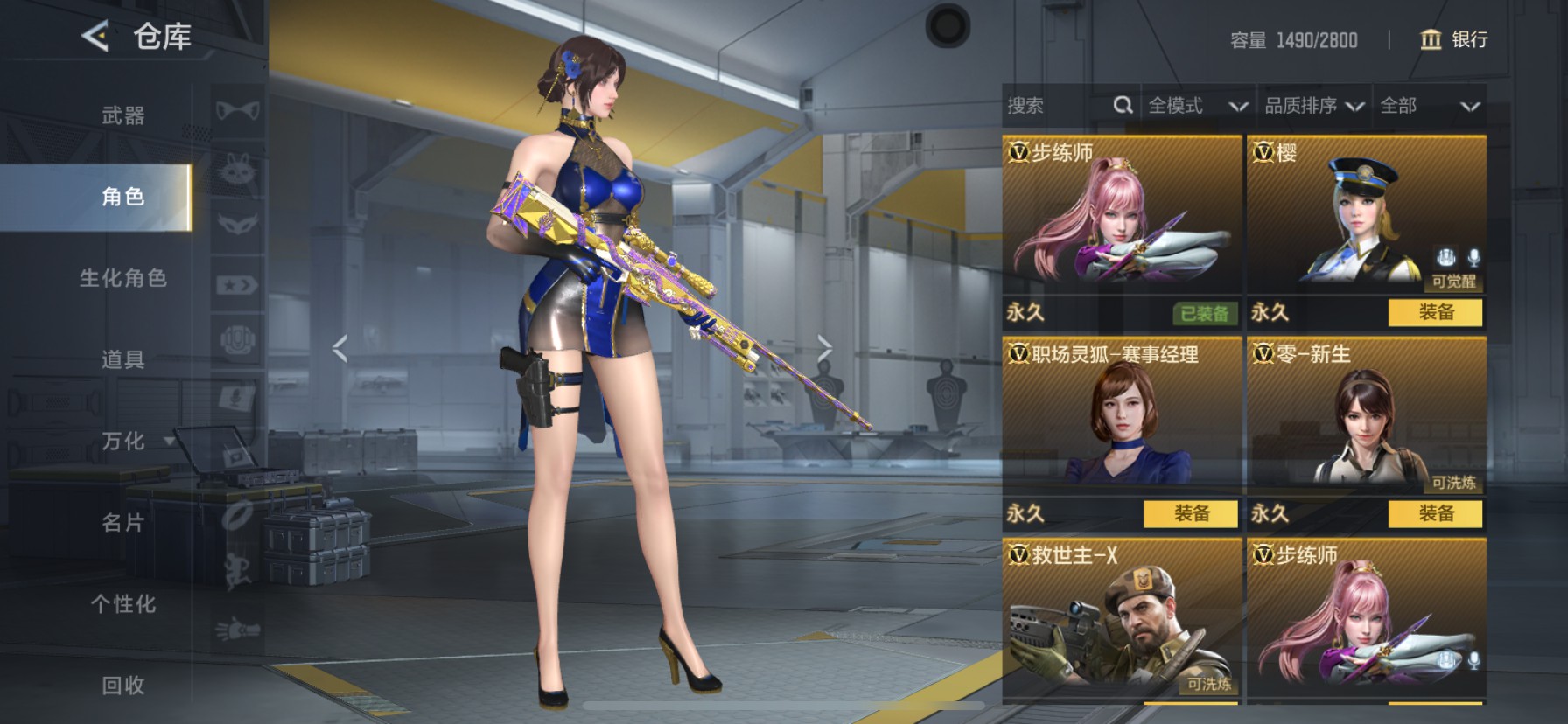Rotate character preview with the right arrow
Screen dimensions: 1568x724
point(824,348)
